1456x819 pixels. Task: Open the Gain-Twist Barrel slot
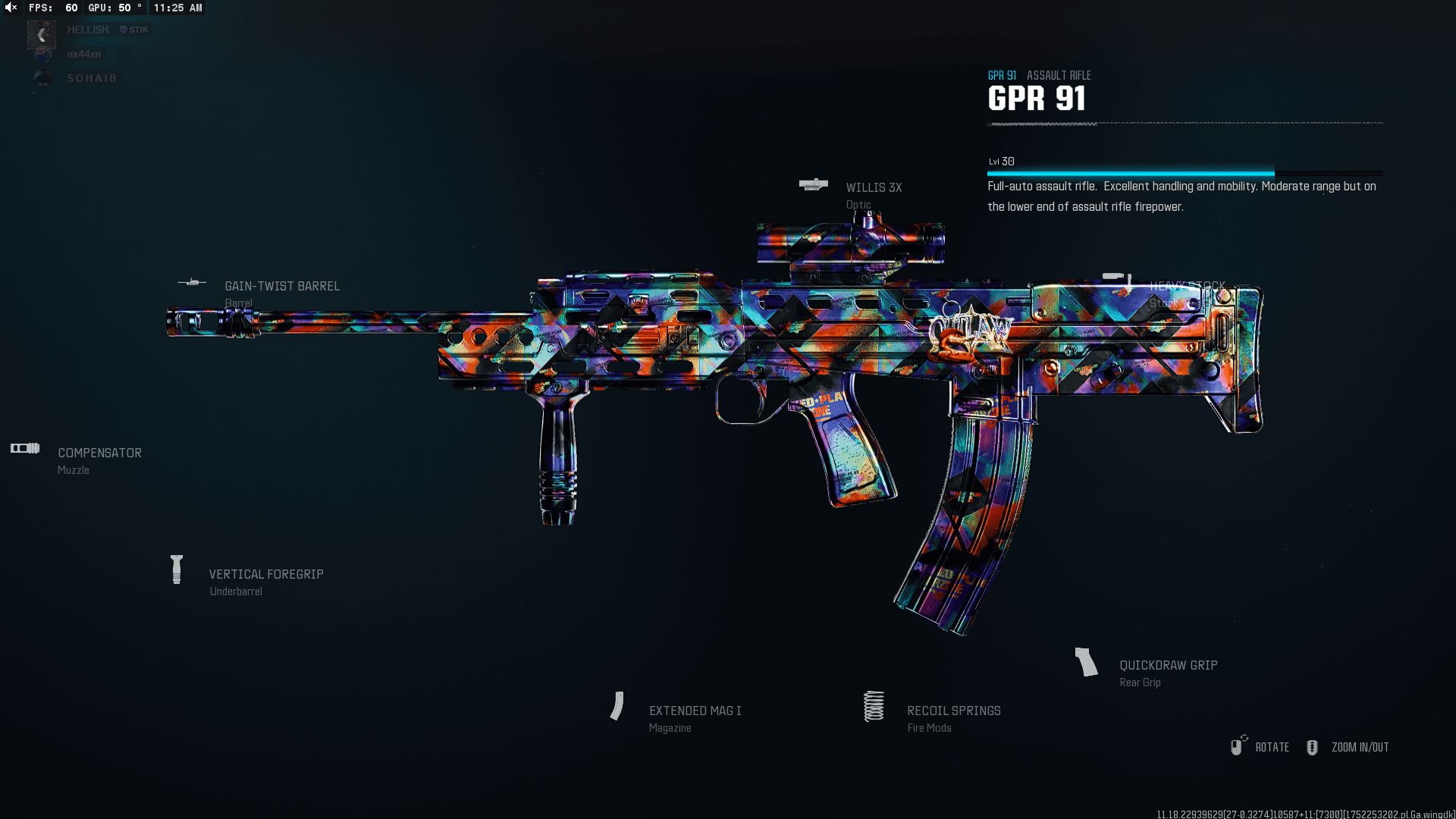281,287
